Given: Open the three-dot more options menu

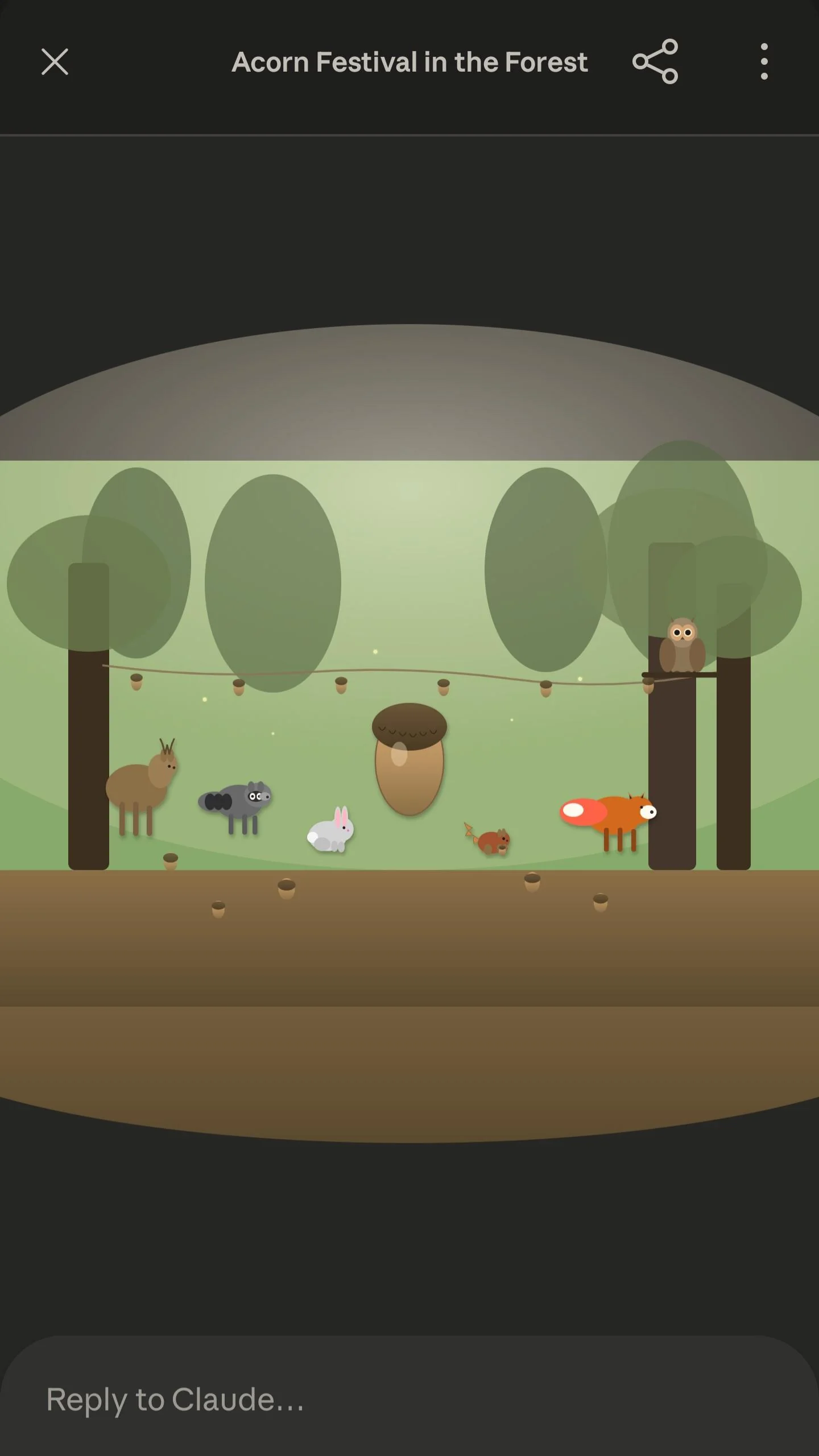Looking at the screenshot, I should click(x=764, y=62).
